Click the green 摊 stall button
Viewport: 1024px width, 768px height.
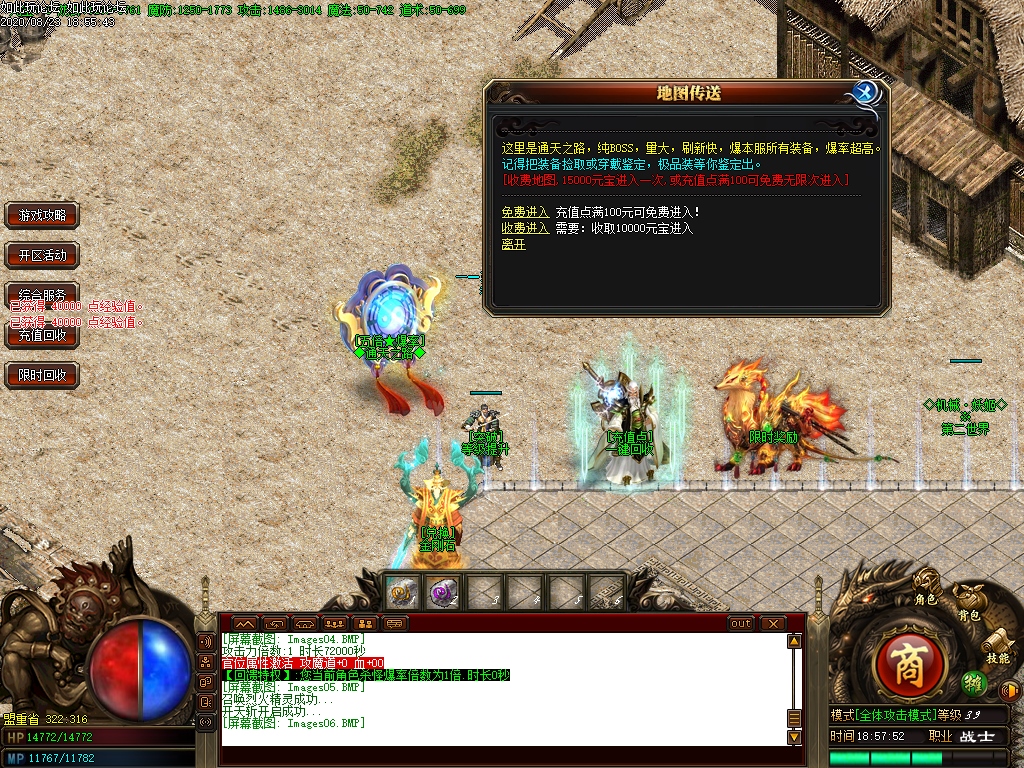click(x=972, y=684)
